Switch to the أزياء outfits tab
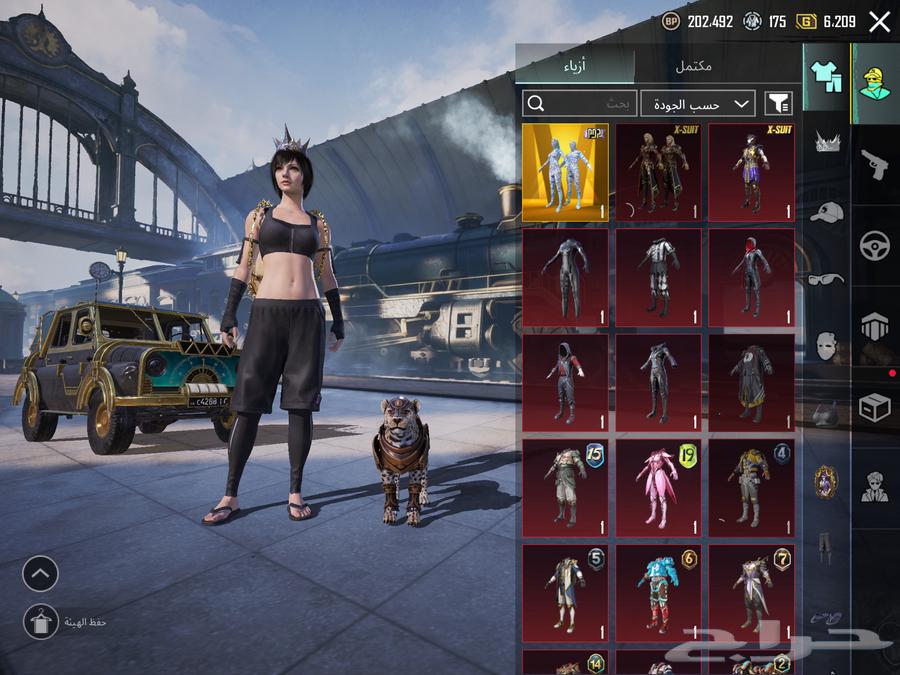900x675 pixels. [575, 67]
